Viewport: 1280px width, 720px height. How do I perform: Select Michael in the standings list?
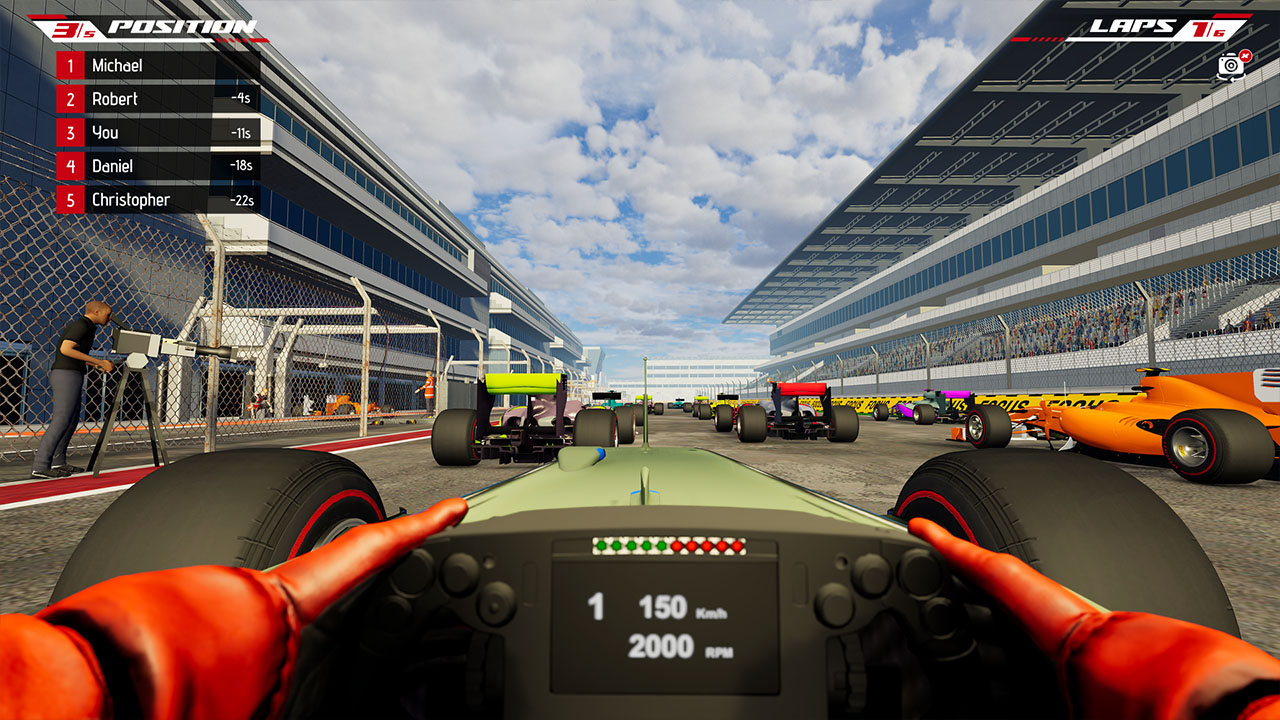pyautogui.click(x=120, y=65)
